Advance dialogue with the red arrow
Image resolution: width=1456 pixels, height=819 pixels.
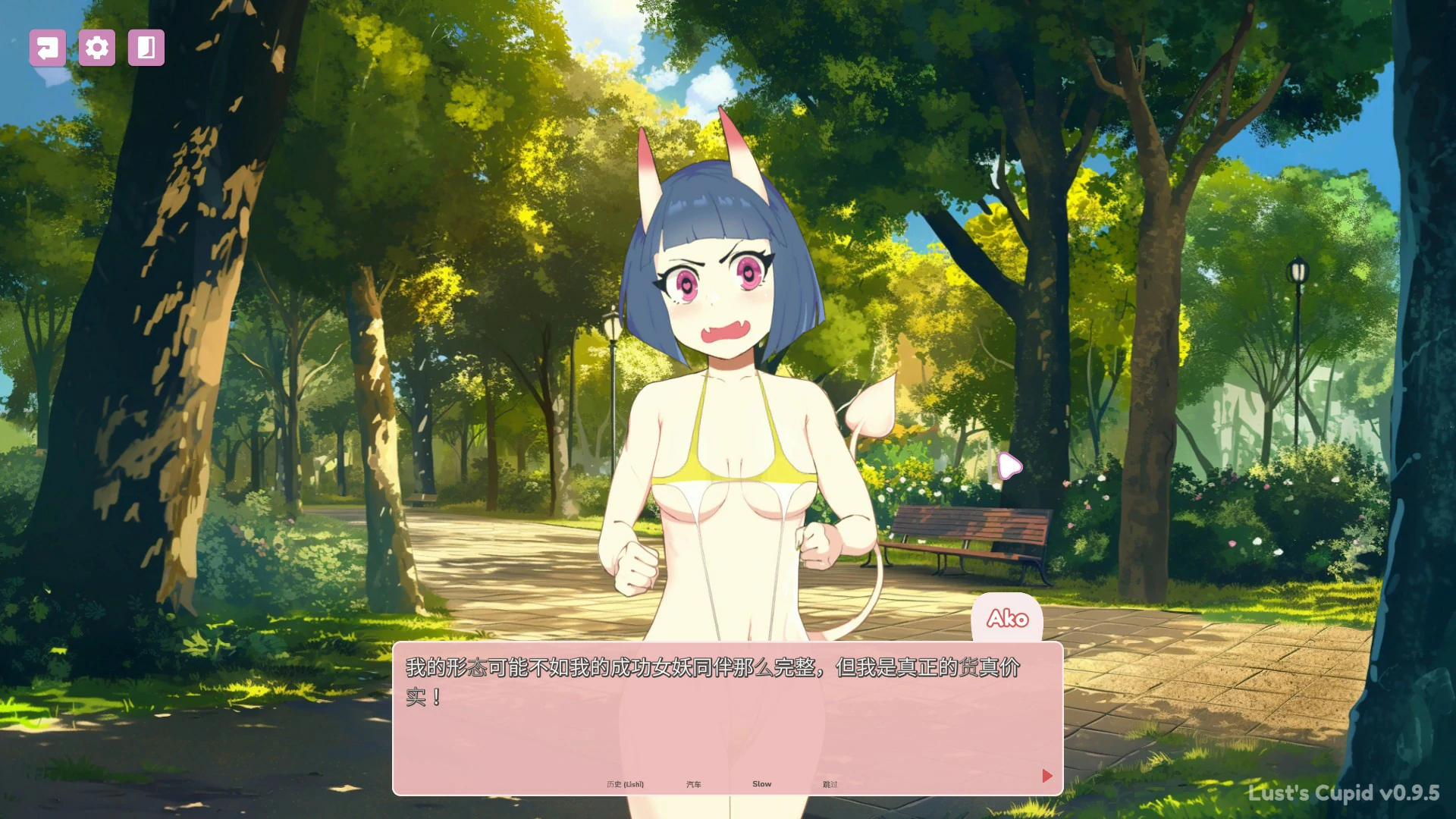click(1046, 776)
